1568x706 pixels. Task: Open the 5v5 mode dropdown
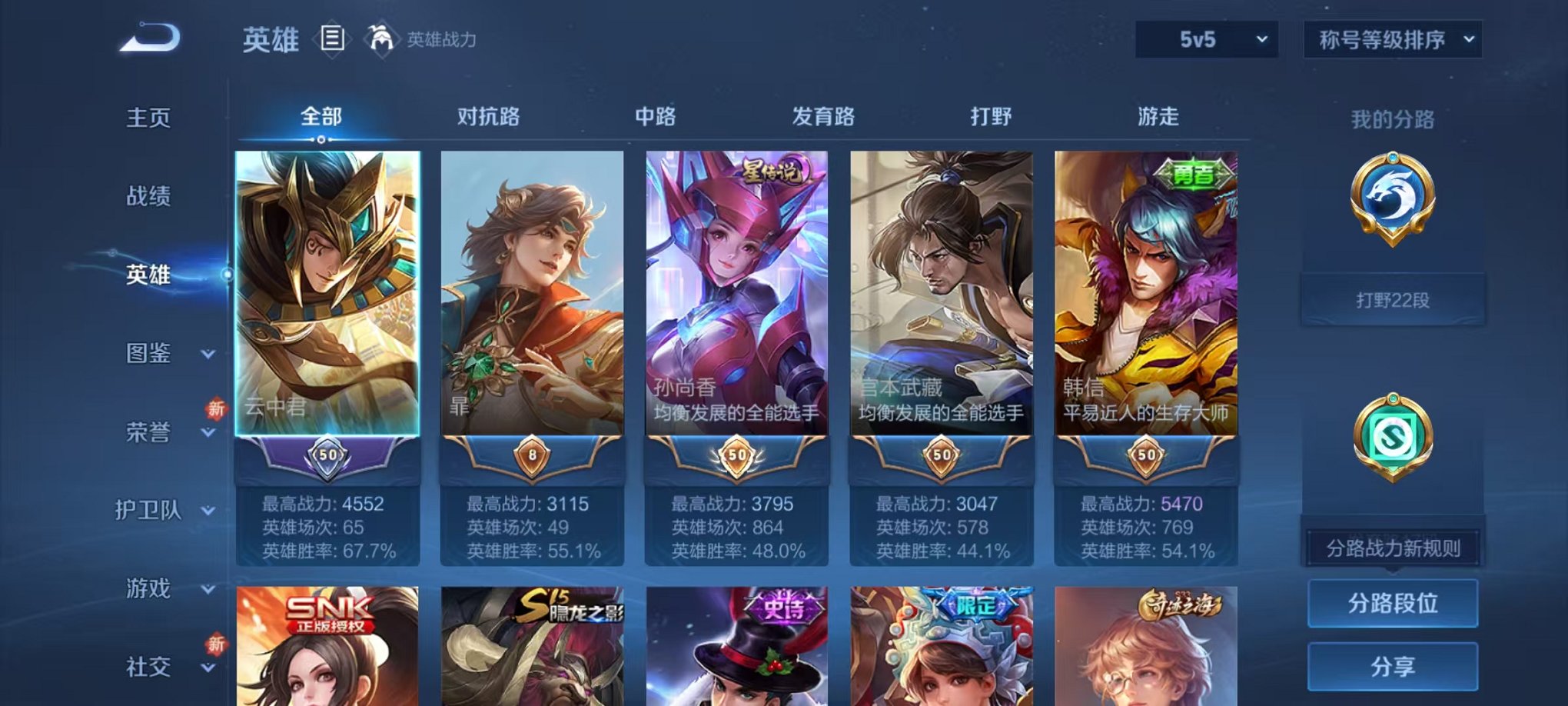coord(1205,38)
